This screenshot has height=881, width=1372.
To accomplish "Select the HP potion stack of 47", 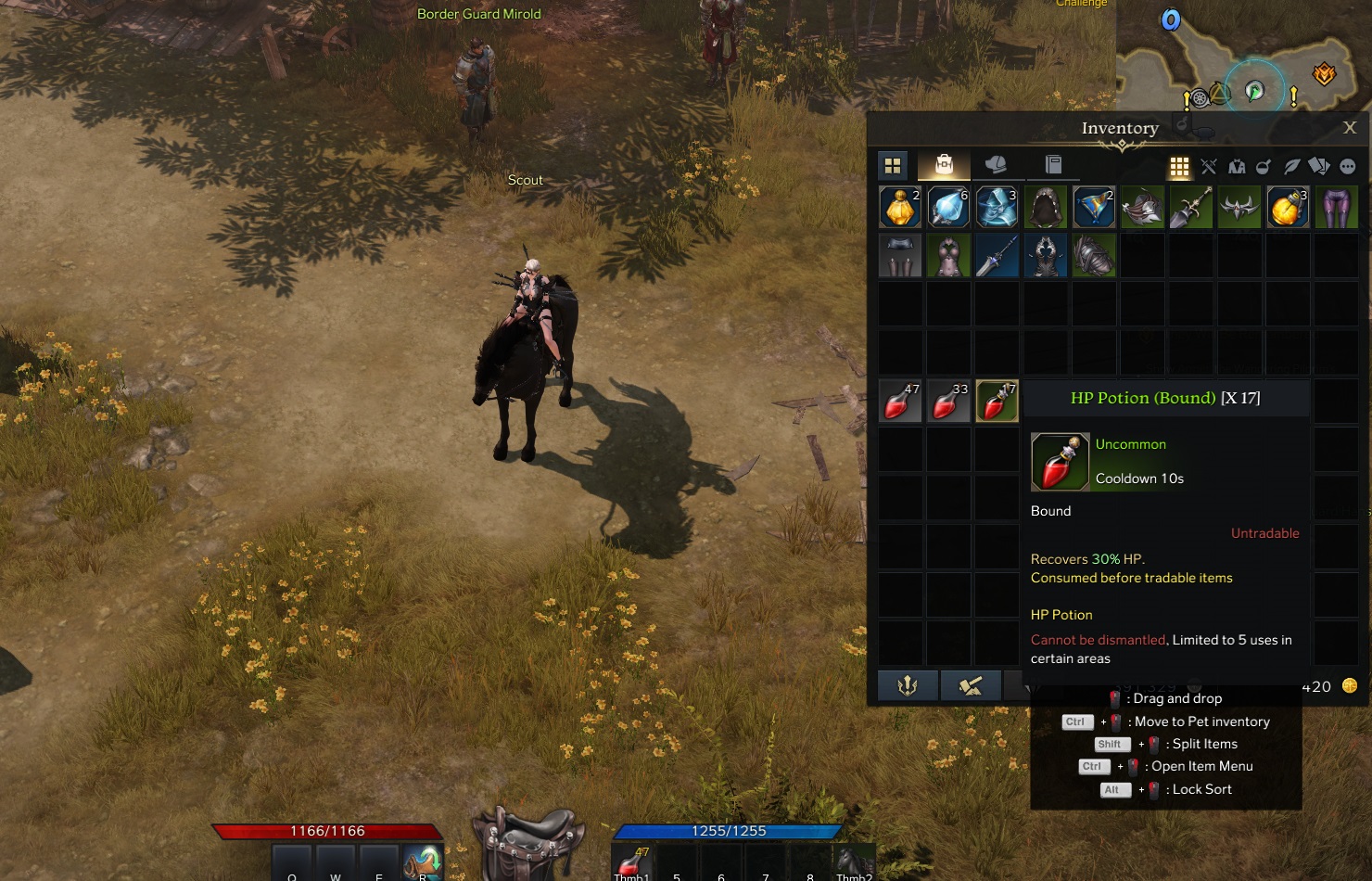I will (x=900, y=401).
